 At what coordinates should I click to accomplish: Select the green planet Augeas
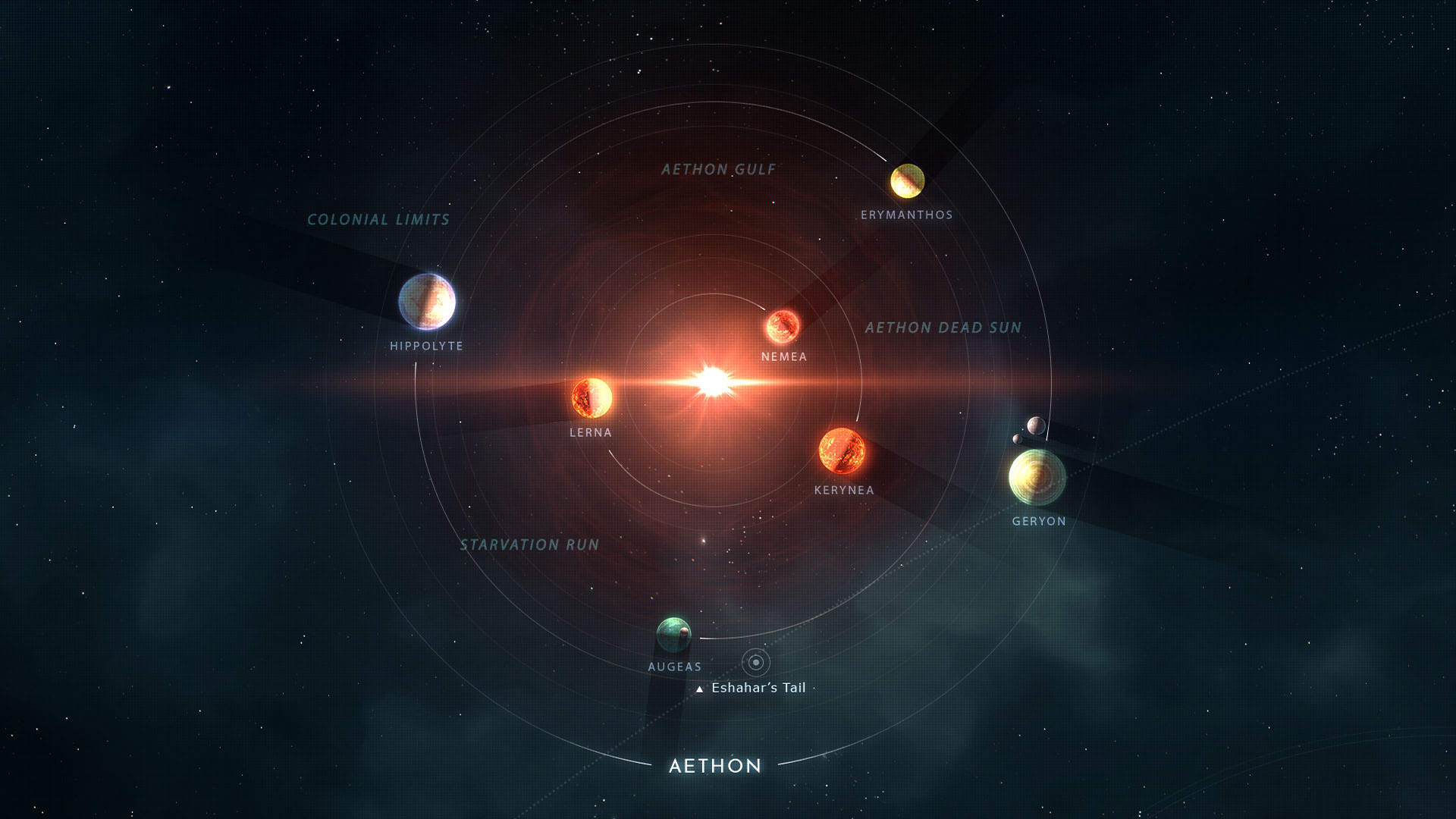pyautogui.click(x=673, y=635)
